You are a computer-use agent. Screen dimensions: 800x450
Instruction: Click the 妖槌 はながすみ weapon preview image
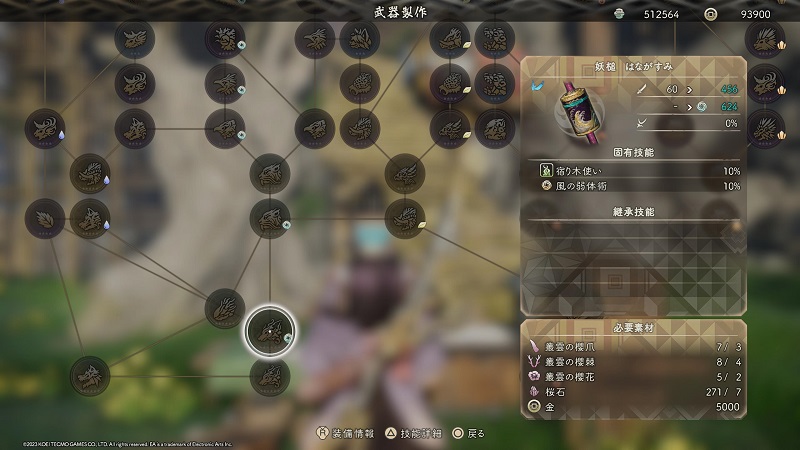pyautogui.click(x=577, y=111)
